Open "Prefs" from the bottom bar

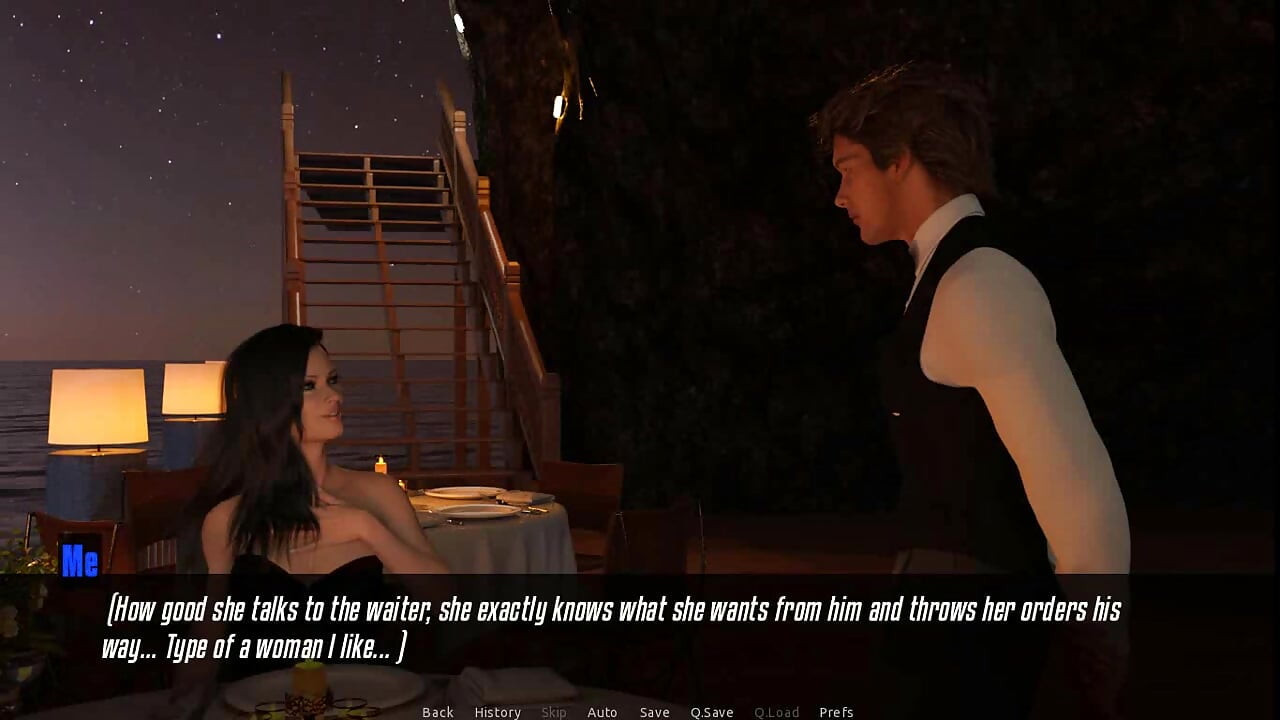(x=838, y=712)
